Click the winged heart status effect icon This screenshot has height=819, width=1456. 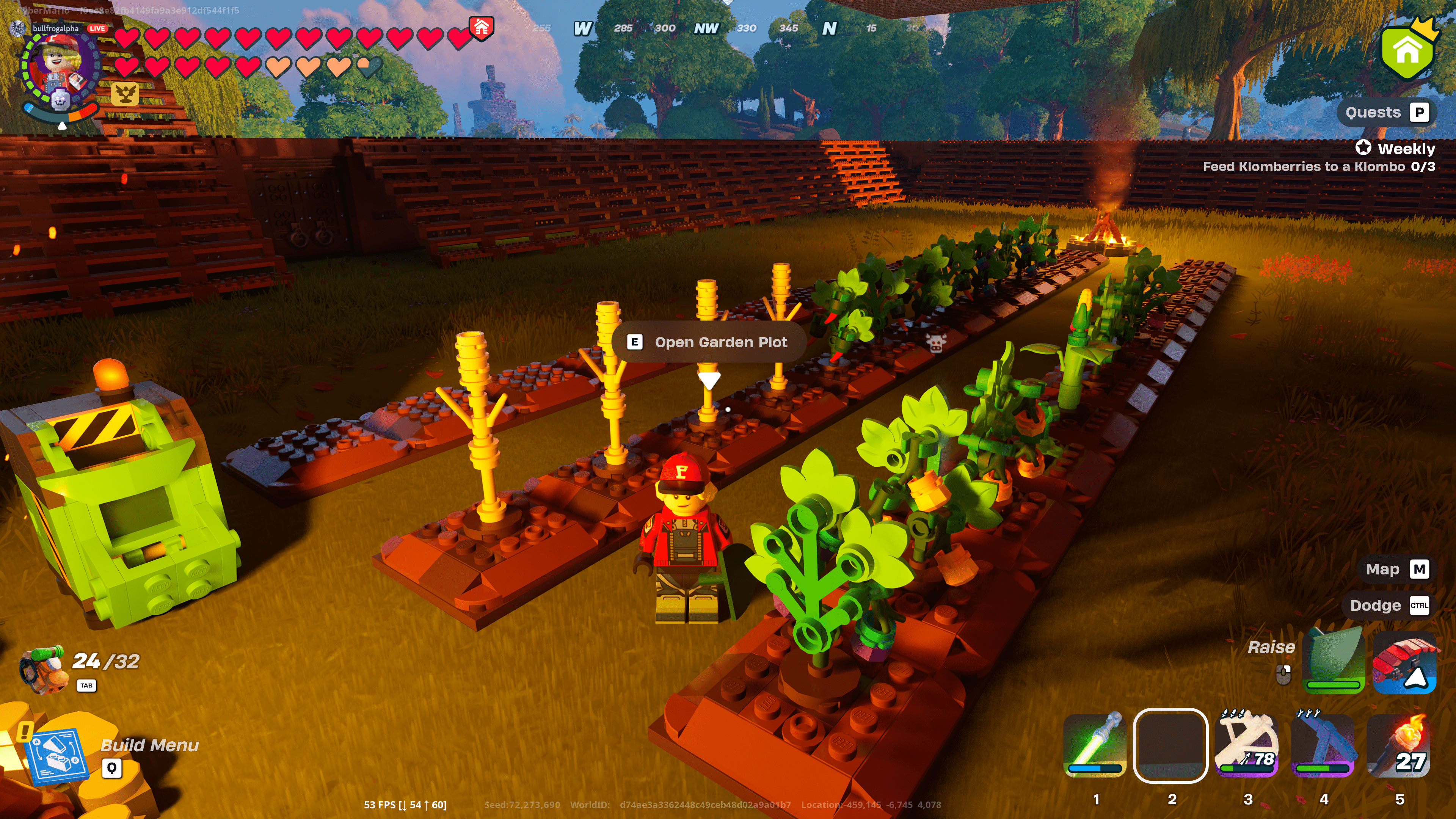pyautogui.click(x=125, y=93)
